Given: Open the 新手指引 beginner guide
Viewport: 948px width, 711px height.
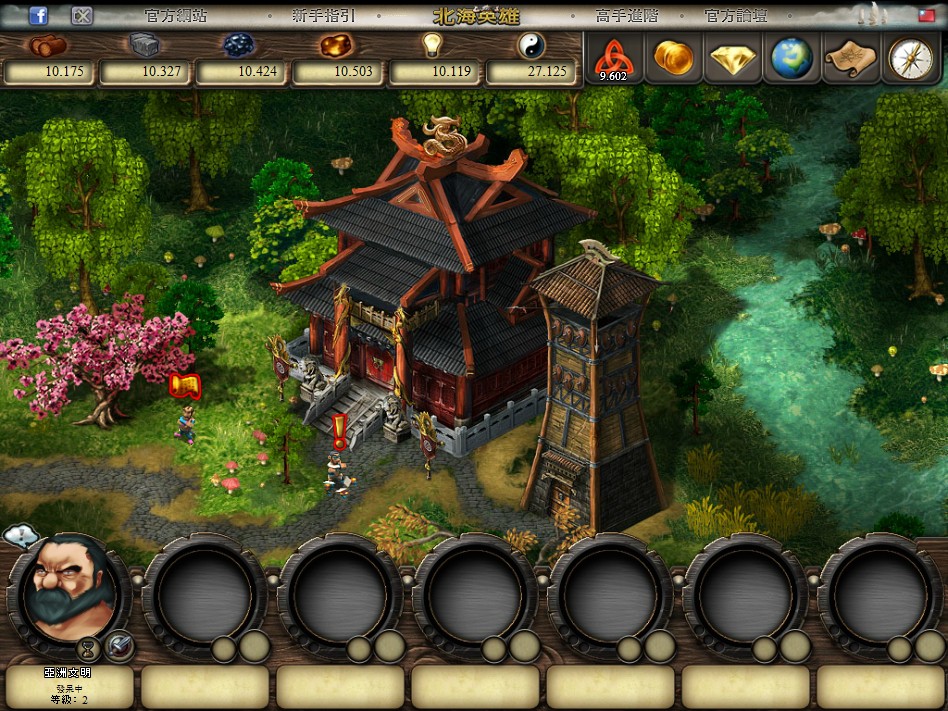Looking at the screenshot, I should point(323,16).
